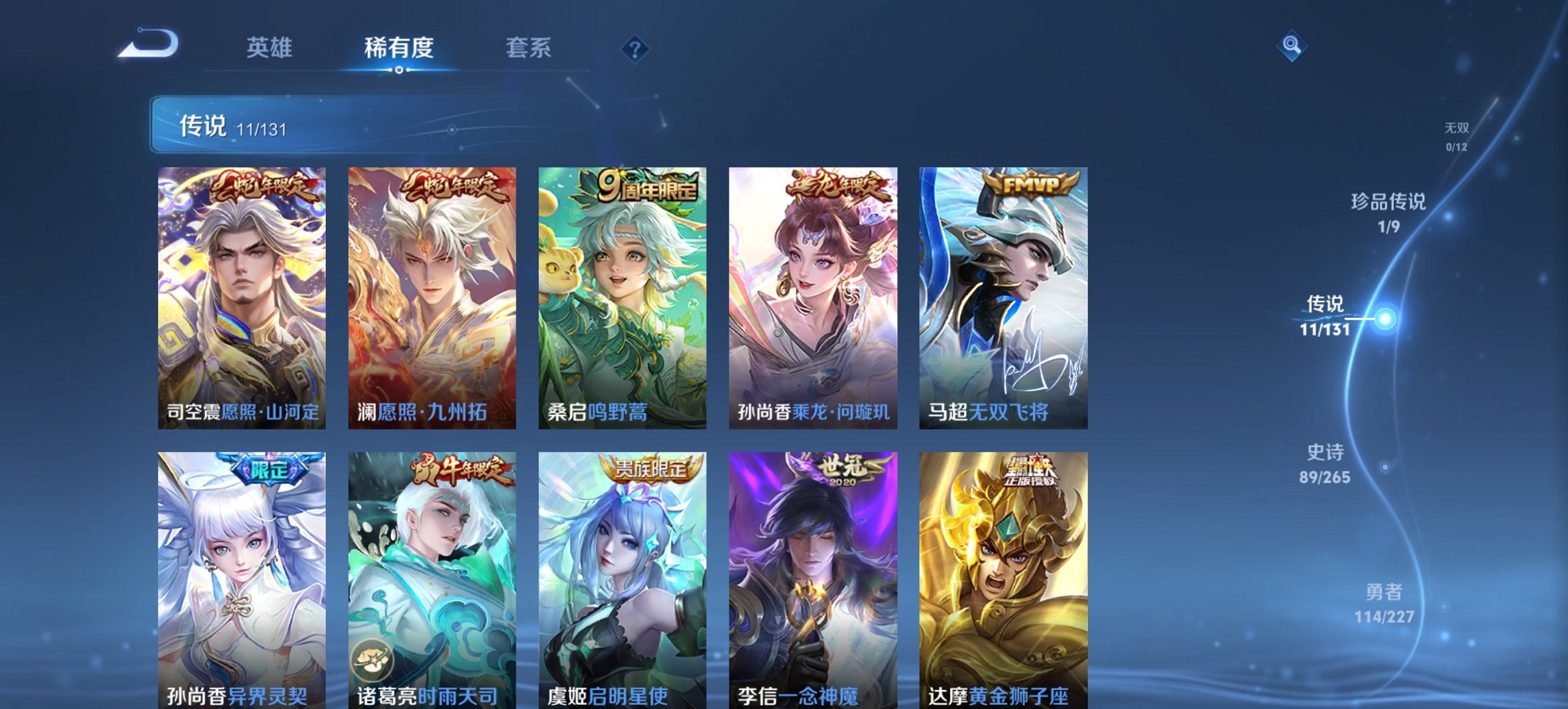Click the question mark help icon
The image size is (1568, 709).
634,48
